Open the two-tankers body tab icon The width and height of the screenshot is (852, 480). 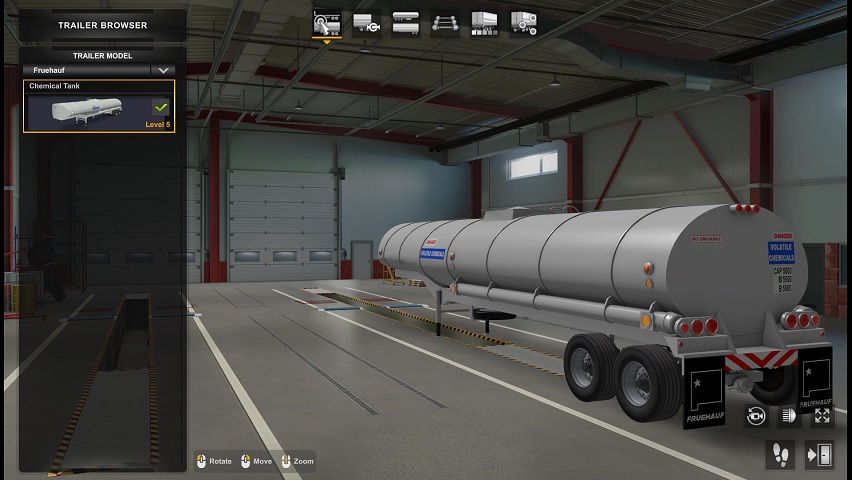click(x=405, y=22)
